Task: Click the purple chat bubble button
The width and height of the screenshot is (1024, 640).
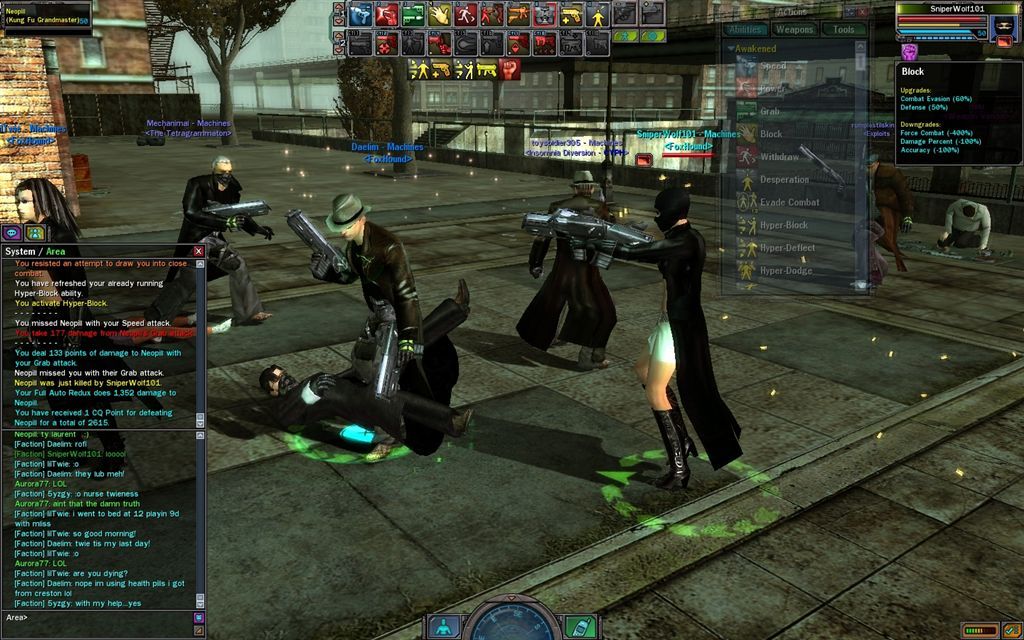Action: 13,233
